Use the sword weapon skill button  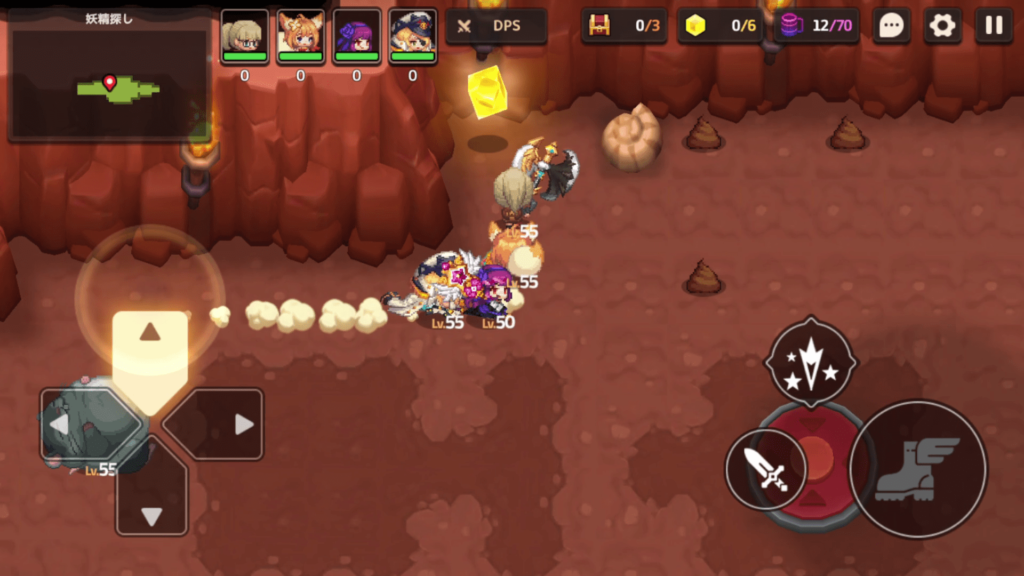point(766,468)
